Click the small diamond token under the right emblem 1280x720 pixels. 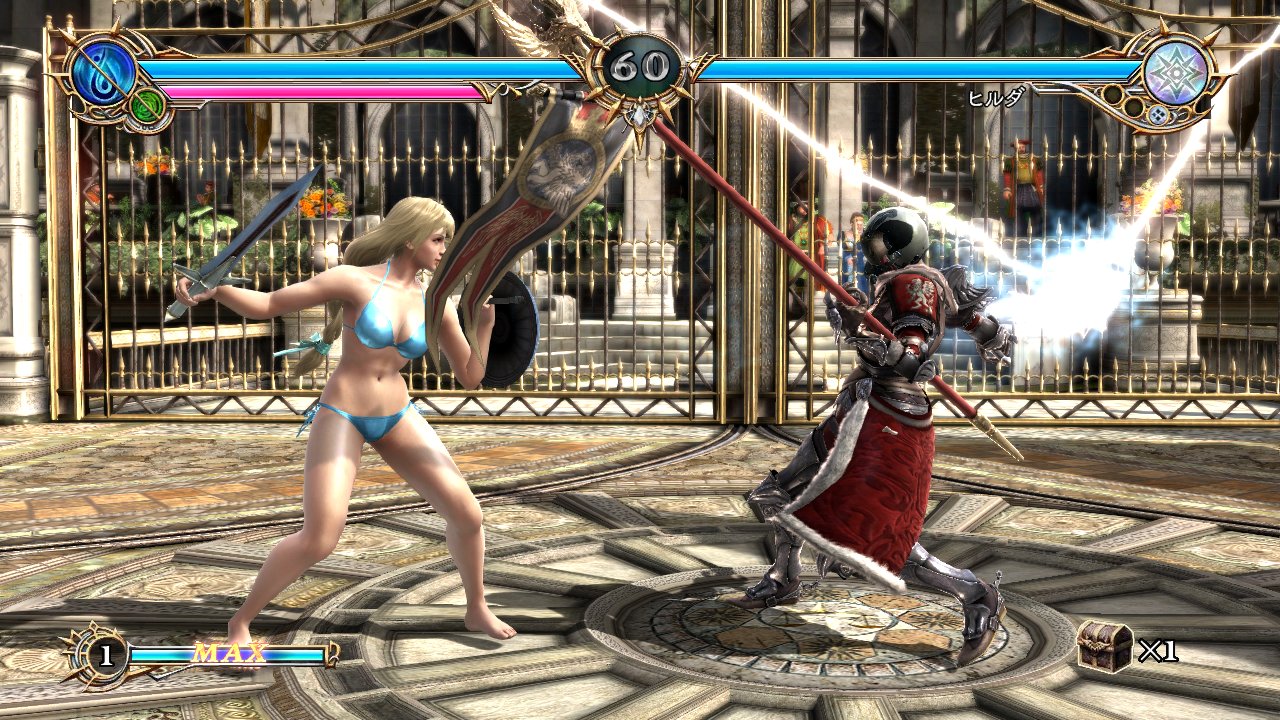pos(1158,115)
